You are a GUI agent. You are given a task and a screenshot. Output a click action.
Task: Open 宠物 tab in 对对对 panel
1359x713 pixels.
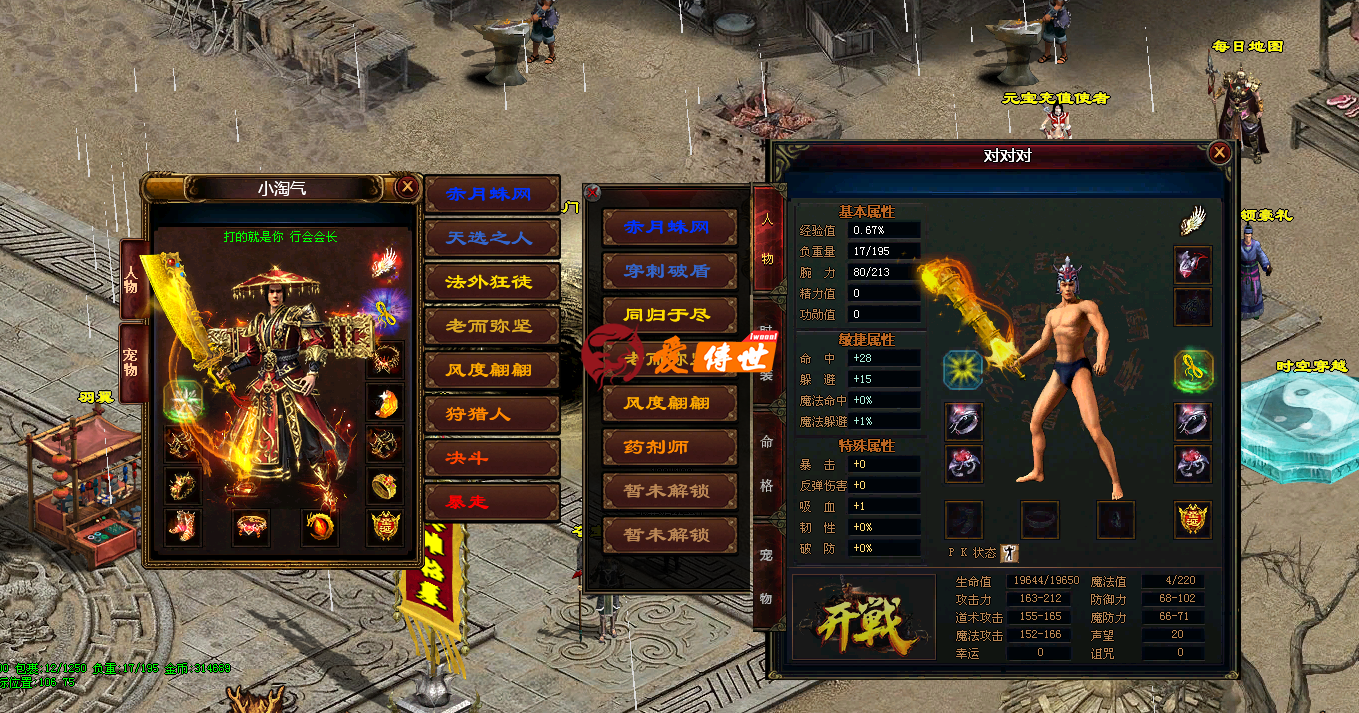pyautogui.click(x=767, y=576)
